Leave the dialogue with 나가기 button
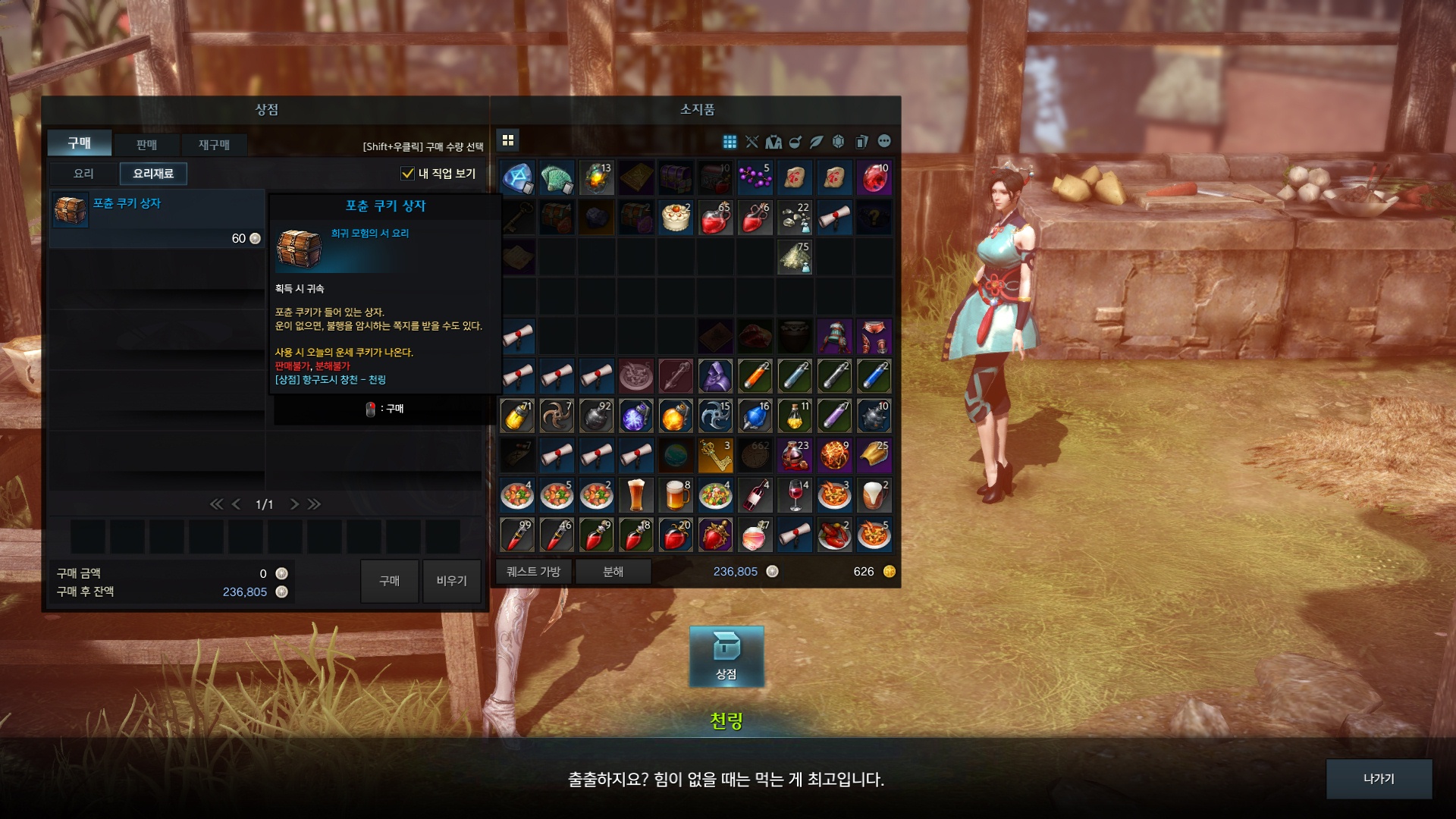 1378,779
